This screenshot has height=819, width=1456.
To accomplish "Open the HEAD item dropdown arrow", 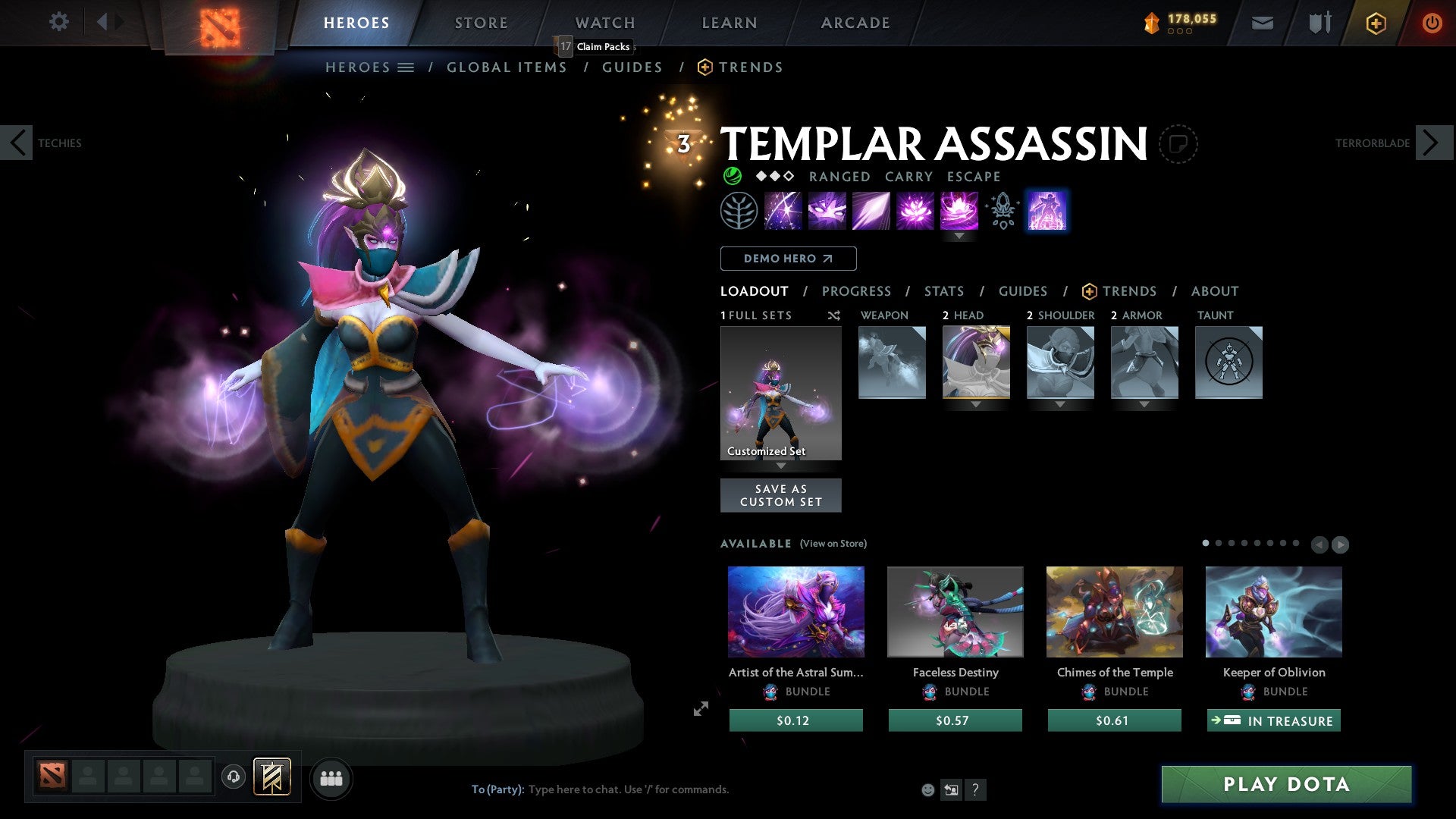I will point(976,405).
